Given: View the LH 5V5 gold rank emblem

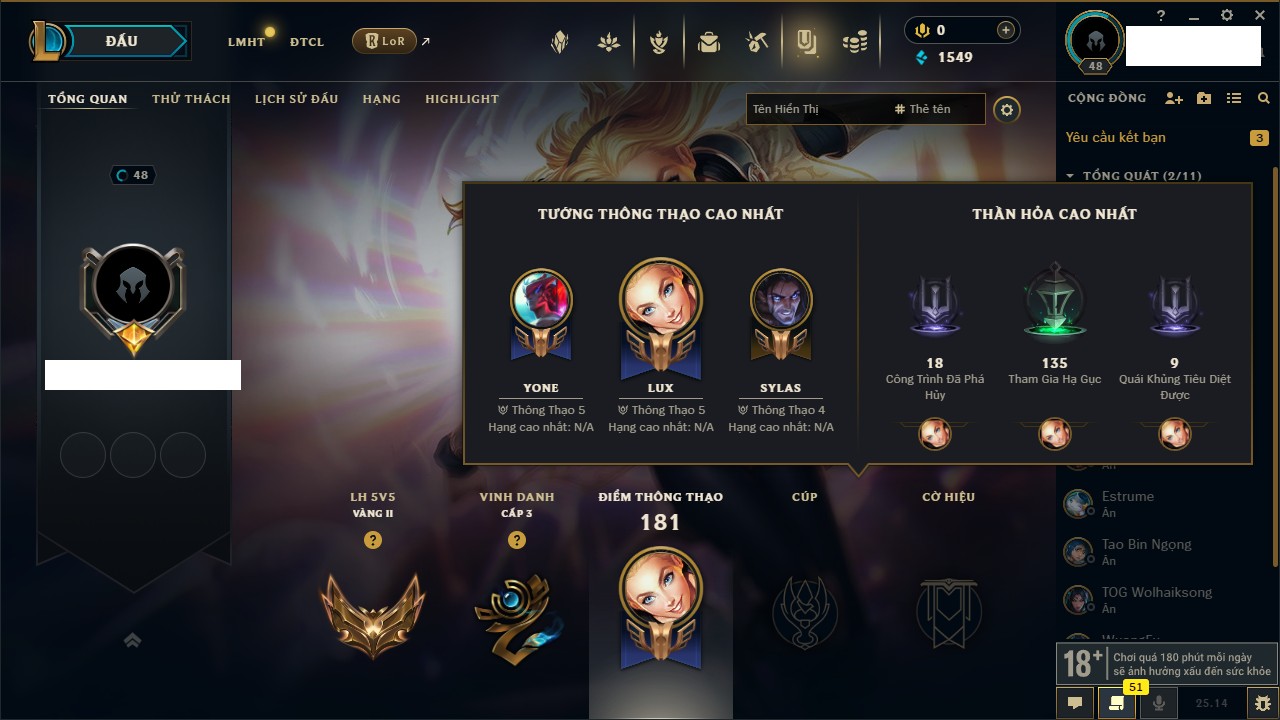Looking at the screenshot, I should click(372, 613).
